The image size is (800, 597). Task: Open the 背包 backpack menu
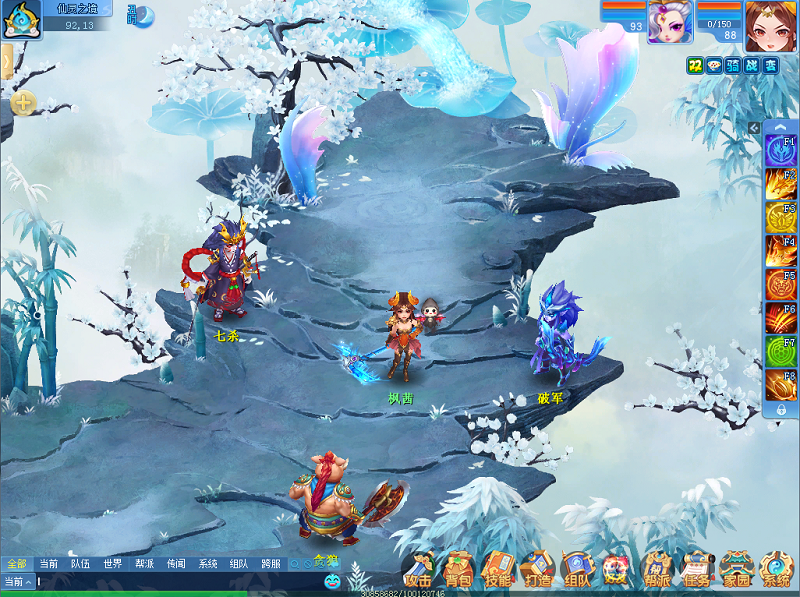458,569
